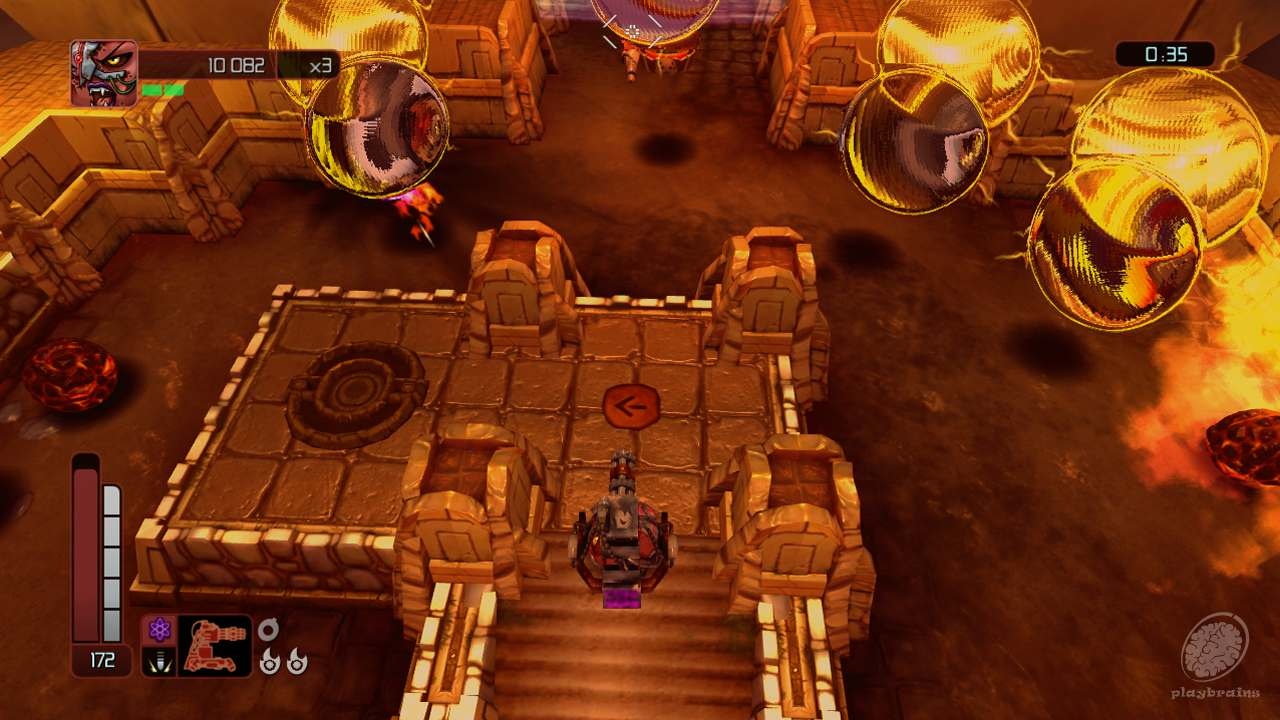This screenshot has width=1280, height=720.
Task: Click the first green energy segment under portrait
Action: (x=151, y=90)
